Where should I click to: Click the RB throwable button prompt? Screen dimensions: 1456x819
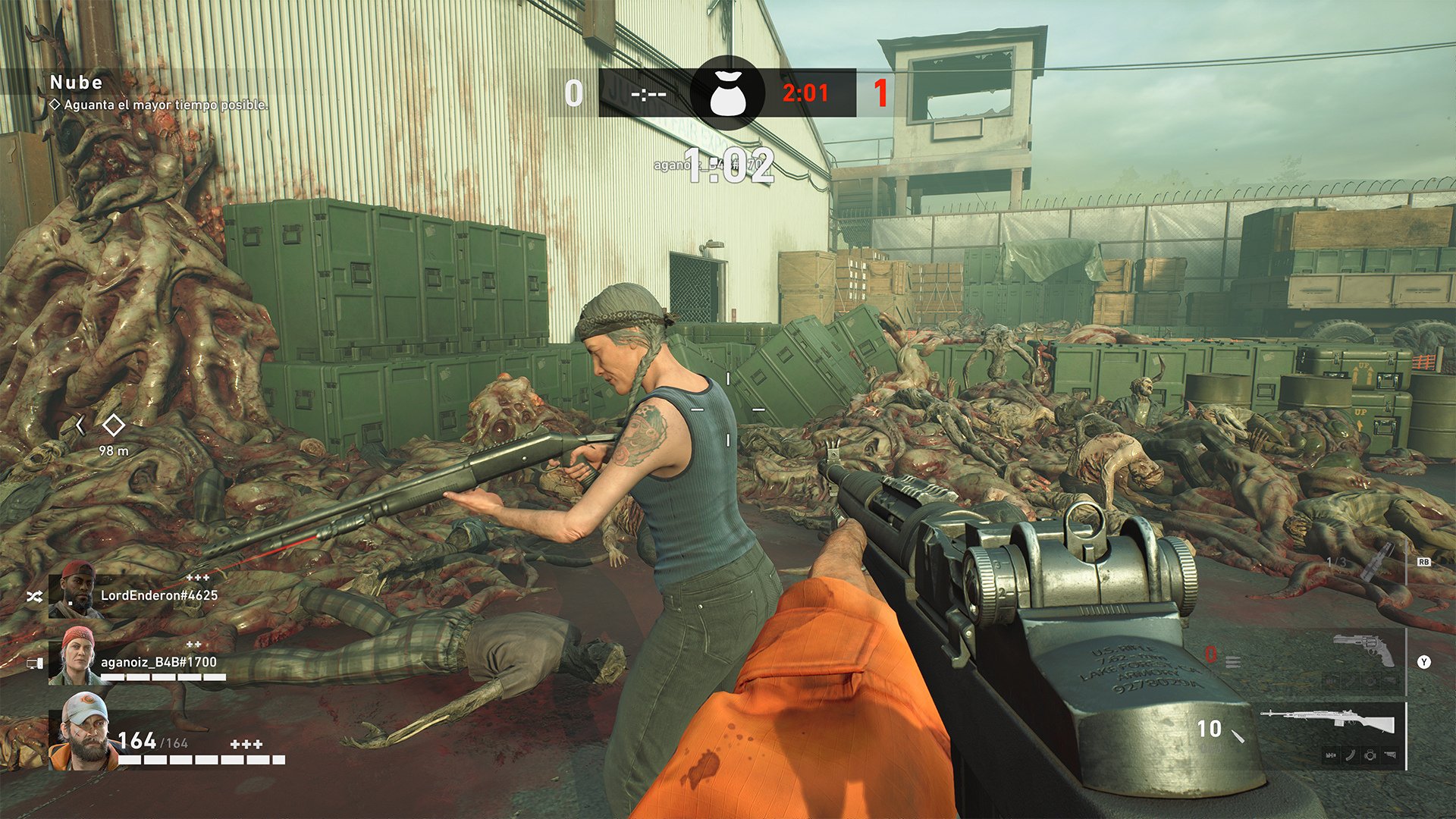click(1423, 562)
